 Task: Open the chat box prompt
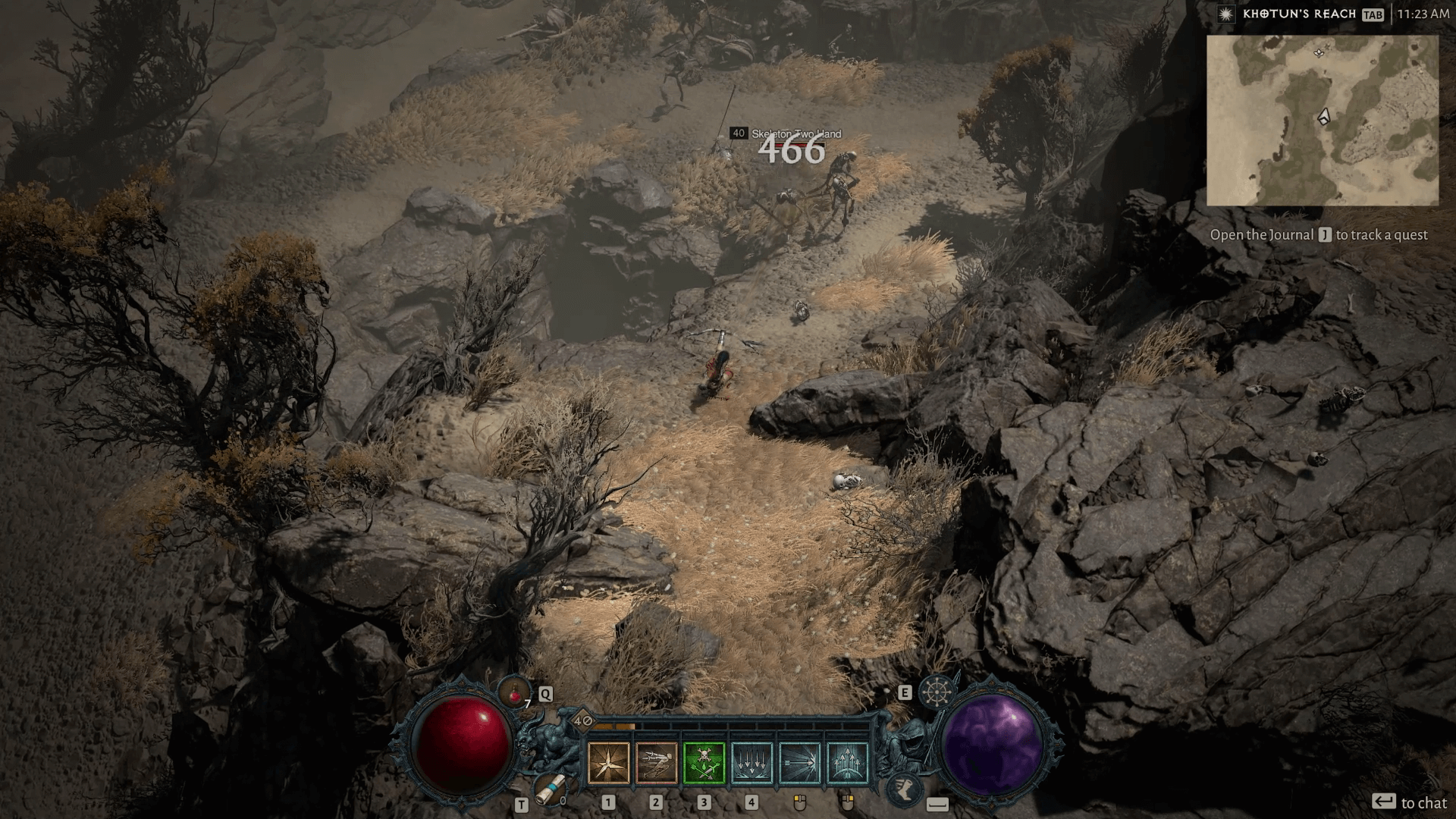[x=1409, y=802]
